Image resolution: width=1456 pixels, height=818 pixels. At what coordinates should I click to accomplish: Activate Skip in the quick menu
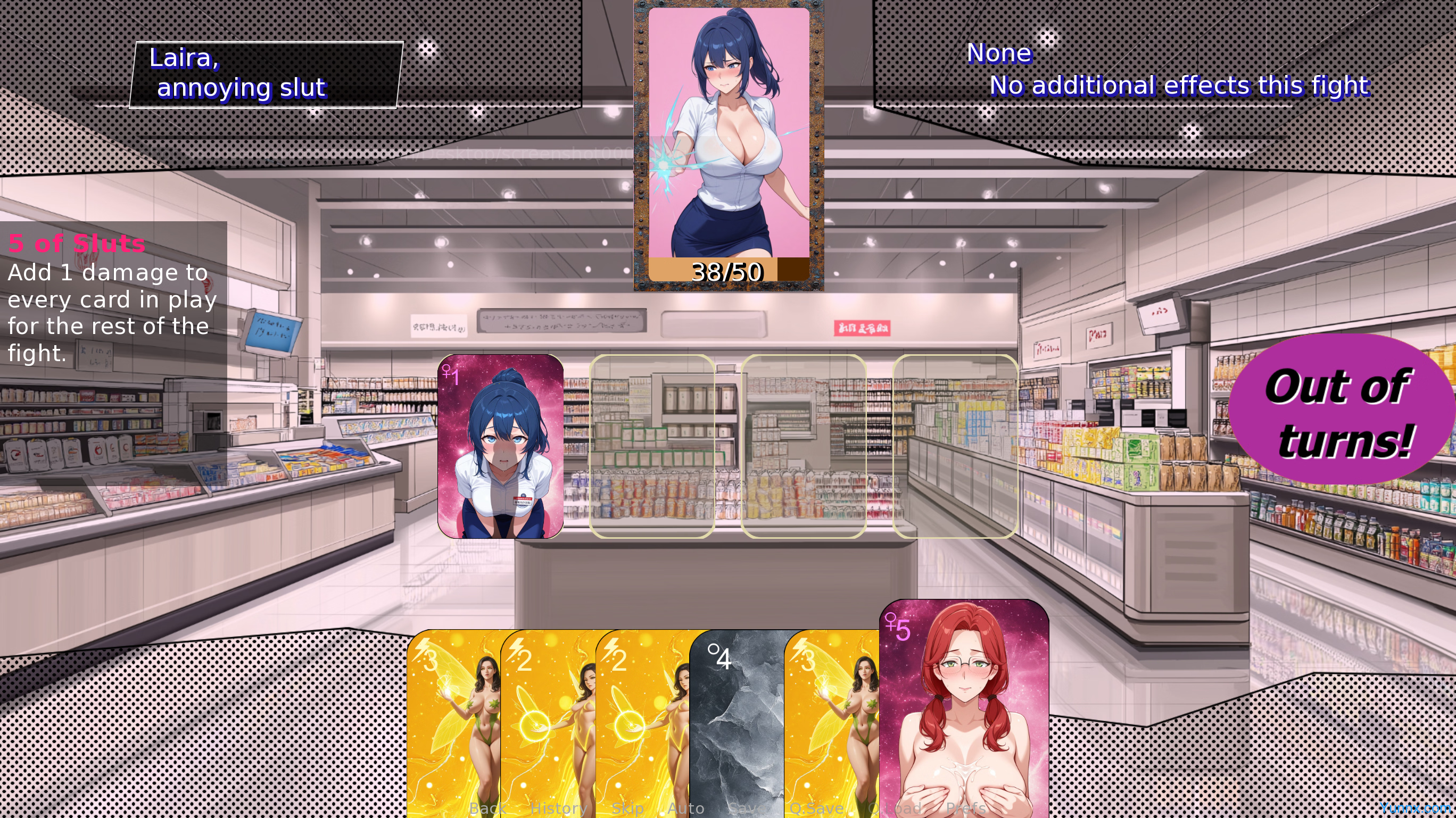click(x=627, y=808)
